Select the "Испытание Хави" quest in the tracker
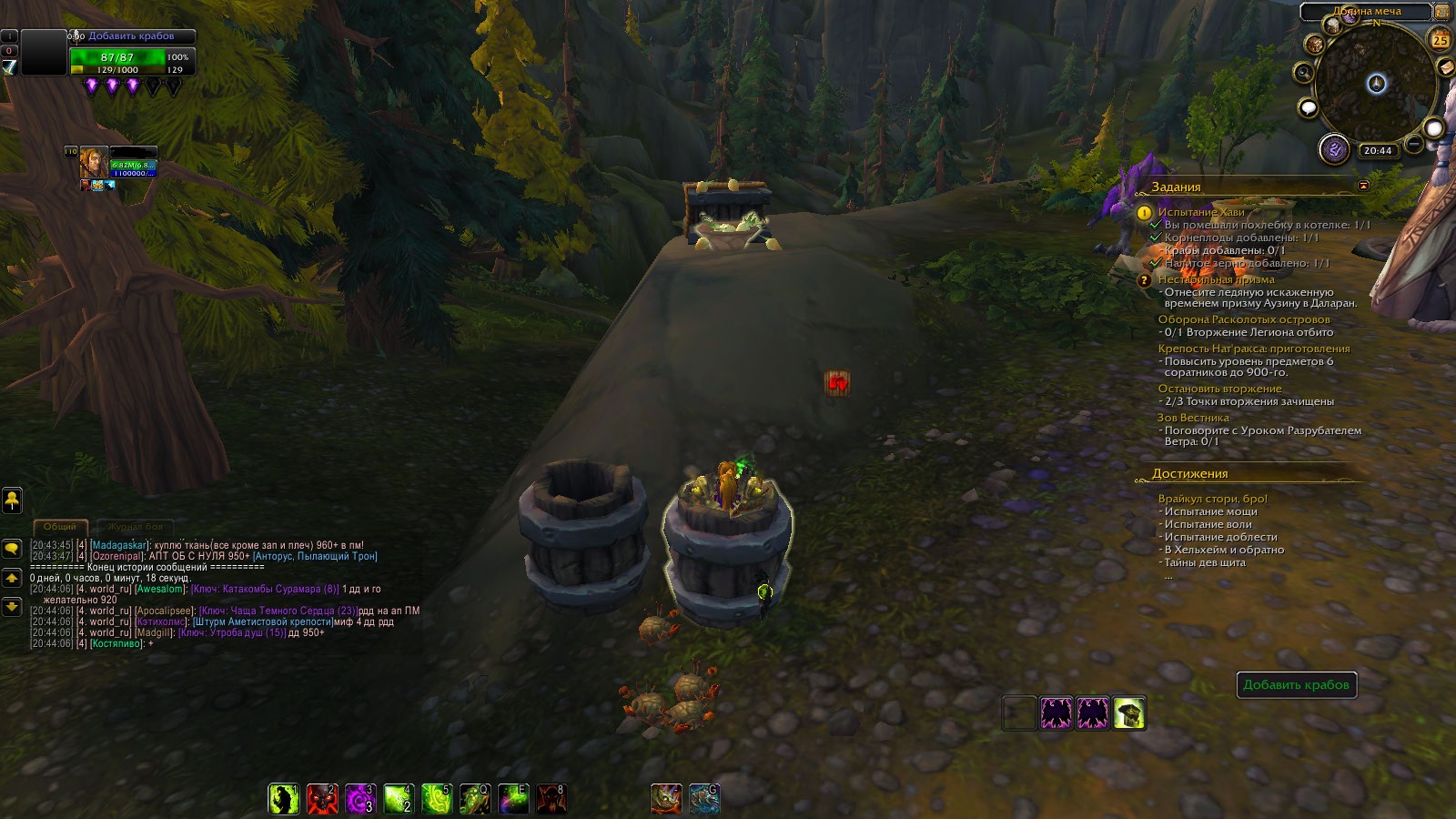The width and height of the screenshot is (1456, 819). [x=1201, y=212]
